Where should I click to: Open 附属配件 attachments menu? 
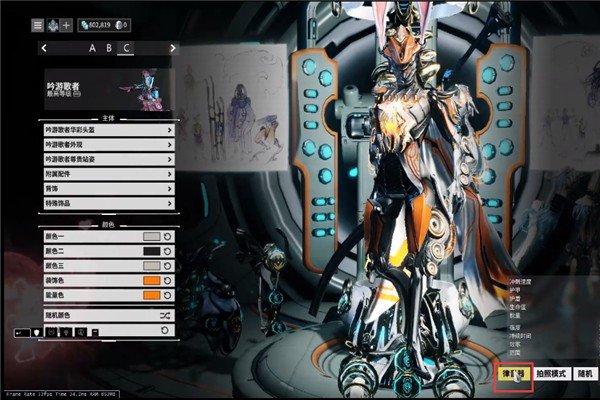(108, 173)
